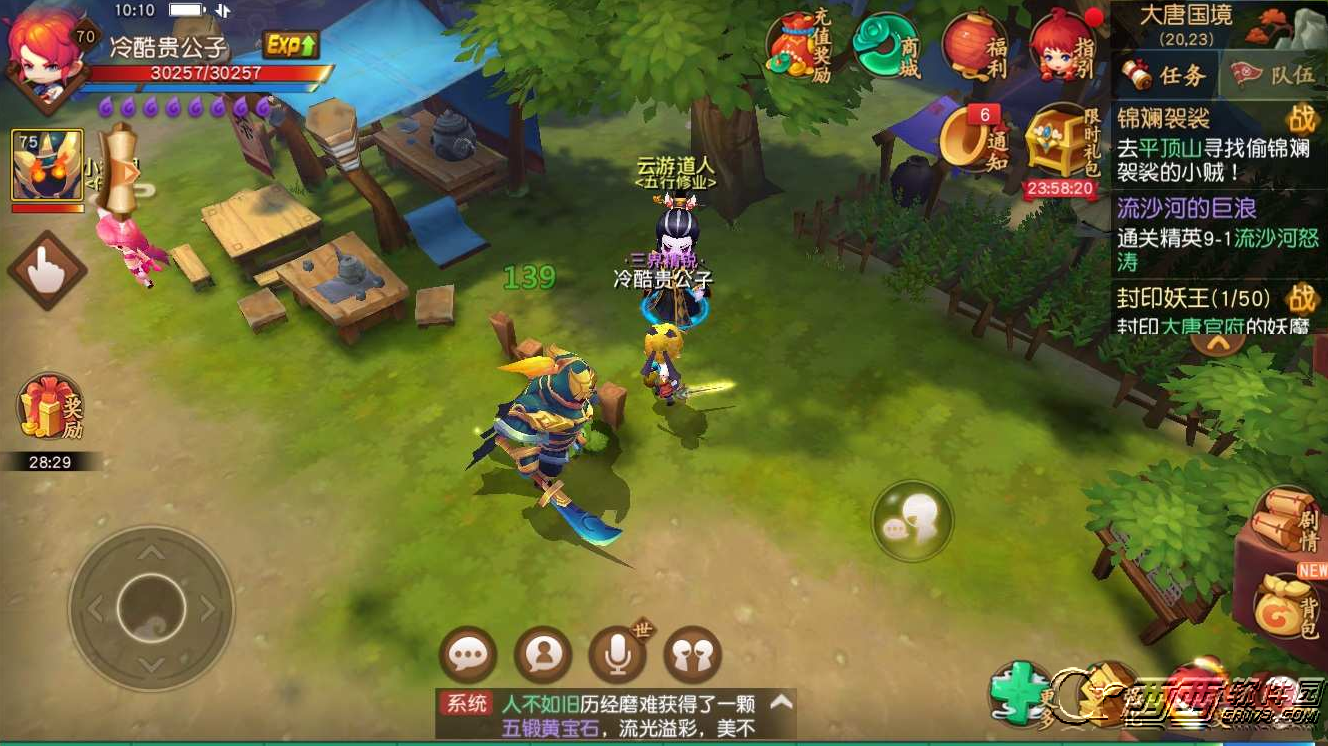The width and height of the screenshot is (1328, 746).
Task: Open the chat speech-bubble button
Action: (x=467, y=656)
